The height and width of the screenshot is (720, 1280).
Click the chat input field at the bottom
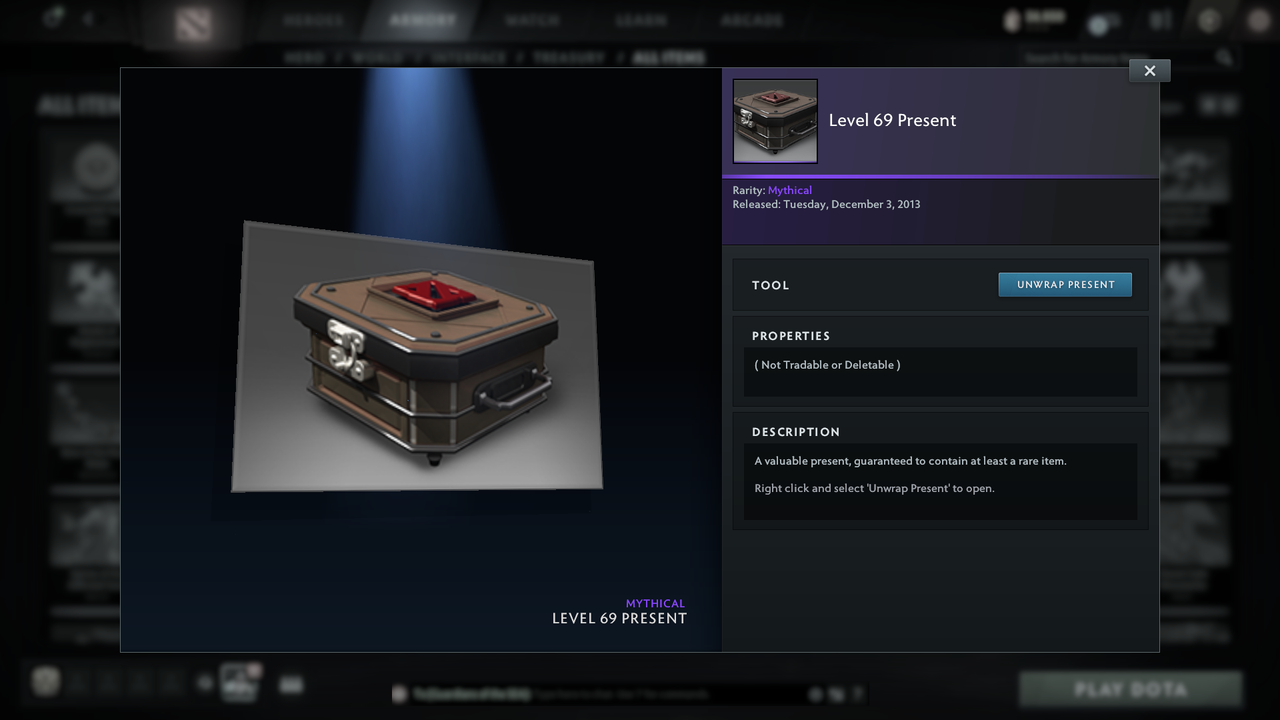600,693
